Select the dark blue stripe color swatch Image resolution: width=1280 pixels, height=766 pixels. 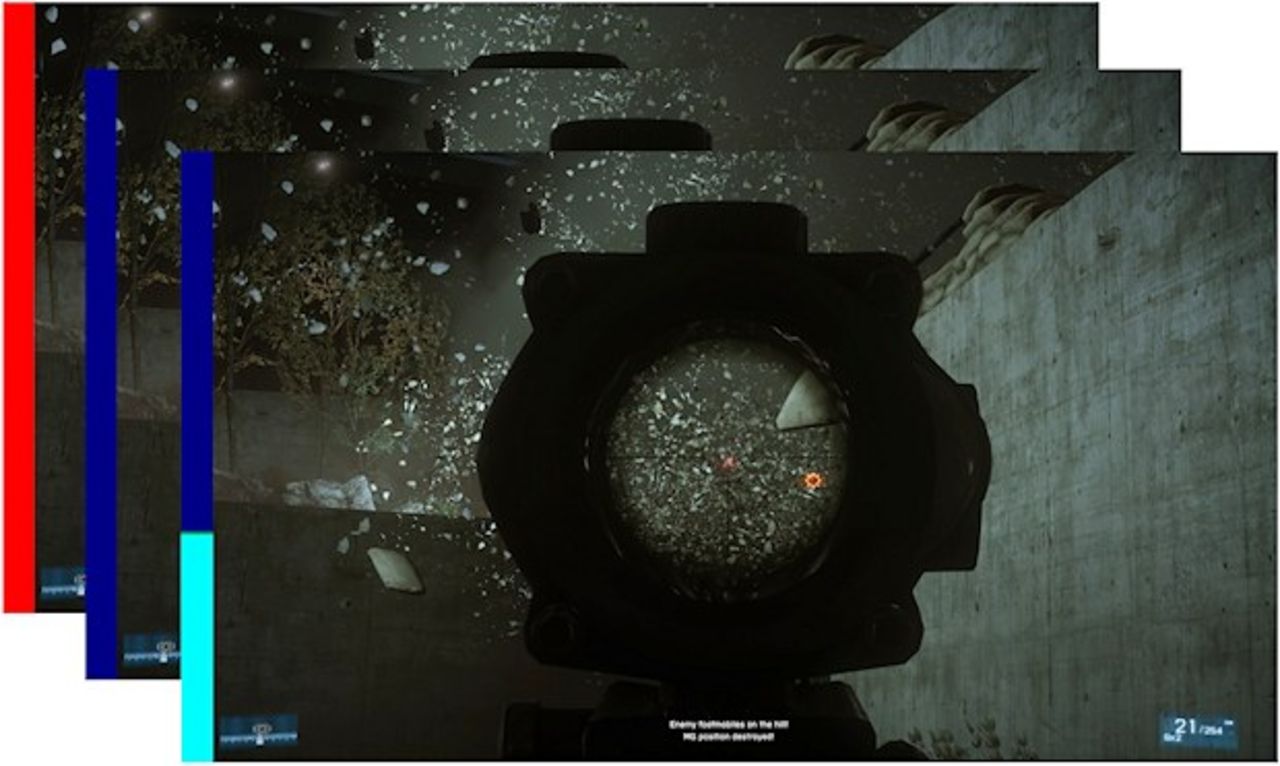99,370
